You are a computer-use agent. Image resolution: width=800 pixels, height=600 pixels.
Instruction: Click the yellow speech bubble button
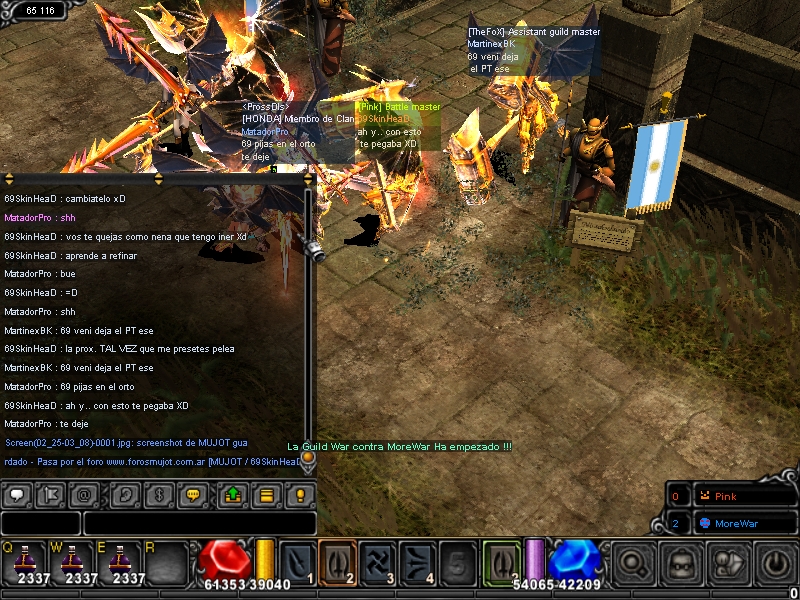[194, 494]
